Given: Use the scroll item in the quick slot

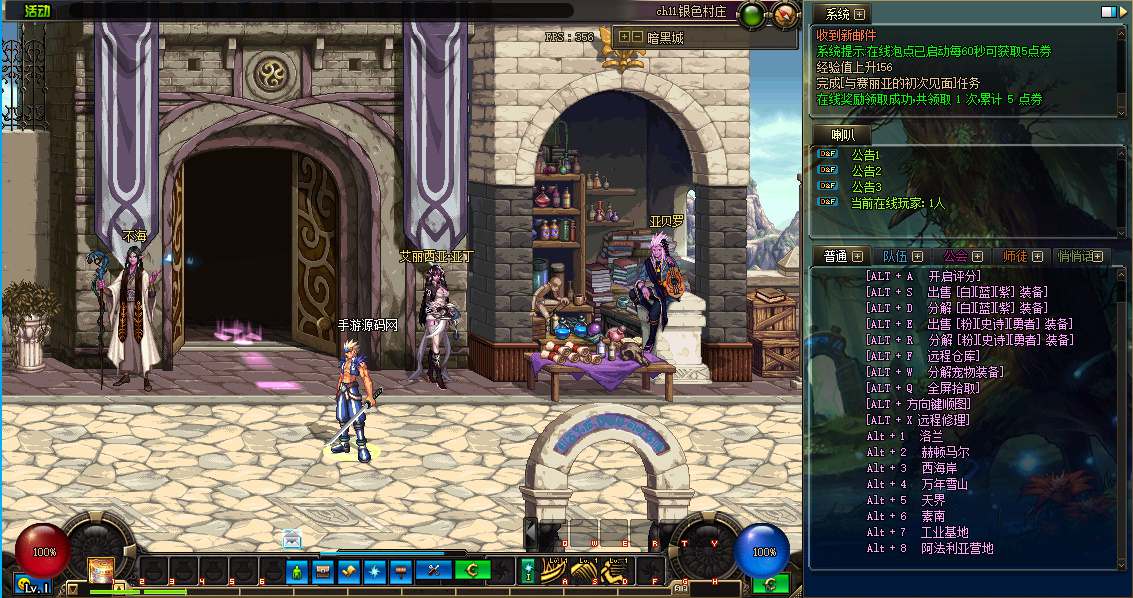Looking at the screenshot, I should [x=101, y=570].
